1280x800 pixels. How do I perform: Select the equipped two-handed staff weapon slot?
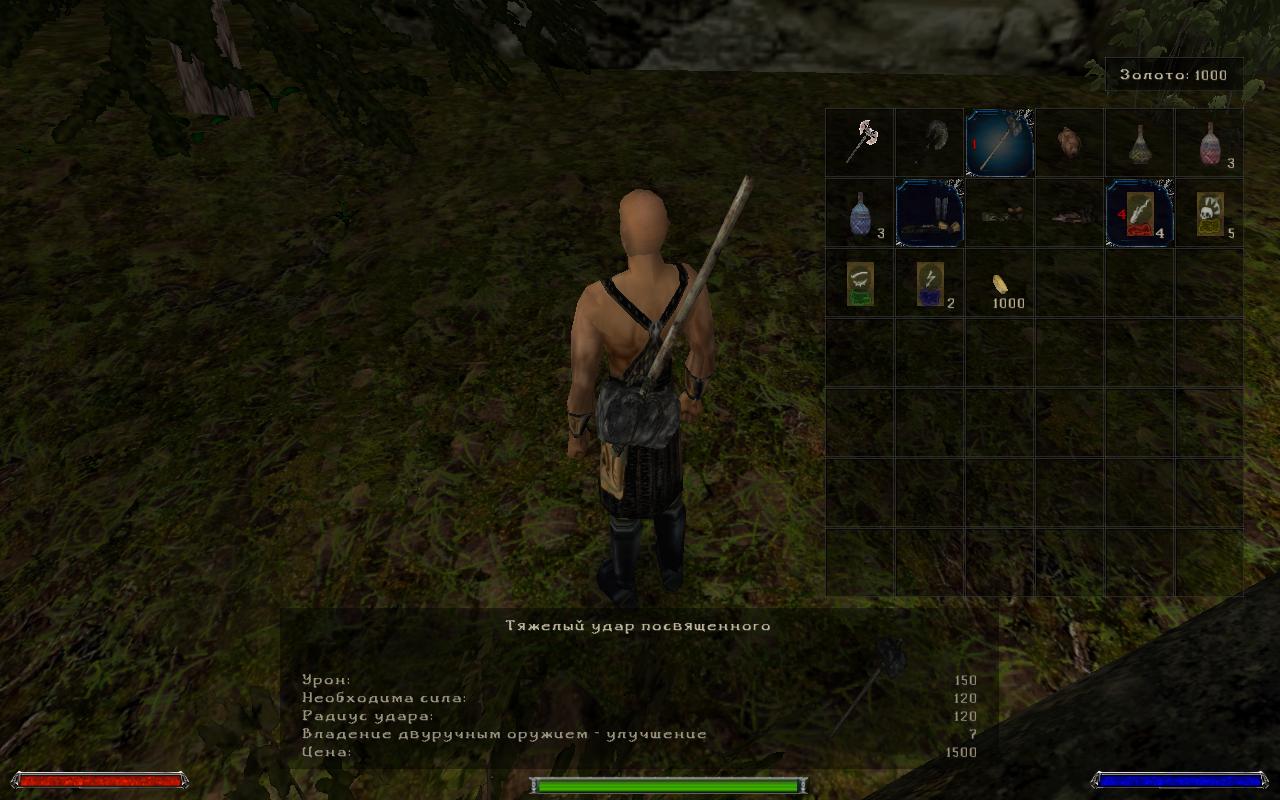click(999, 143)
